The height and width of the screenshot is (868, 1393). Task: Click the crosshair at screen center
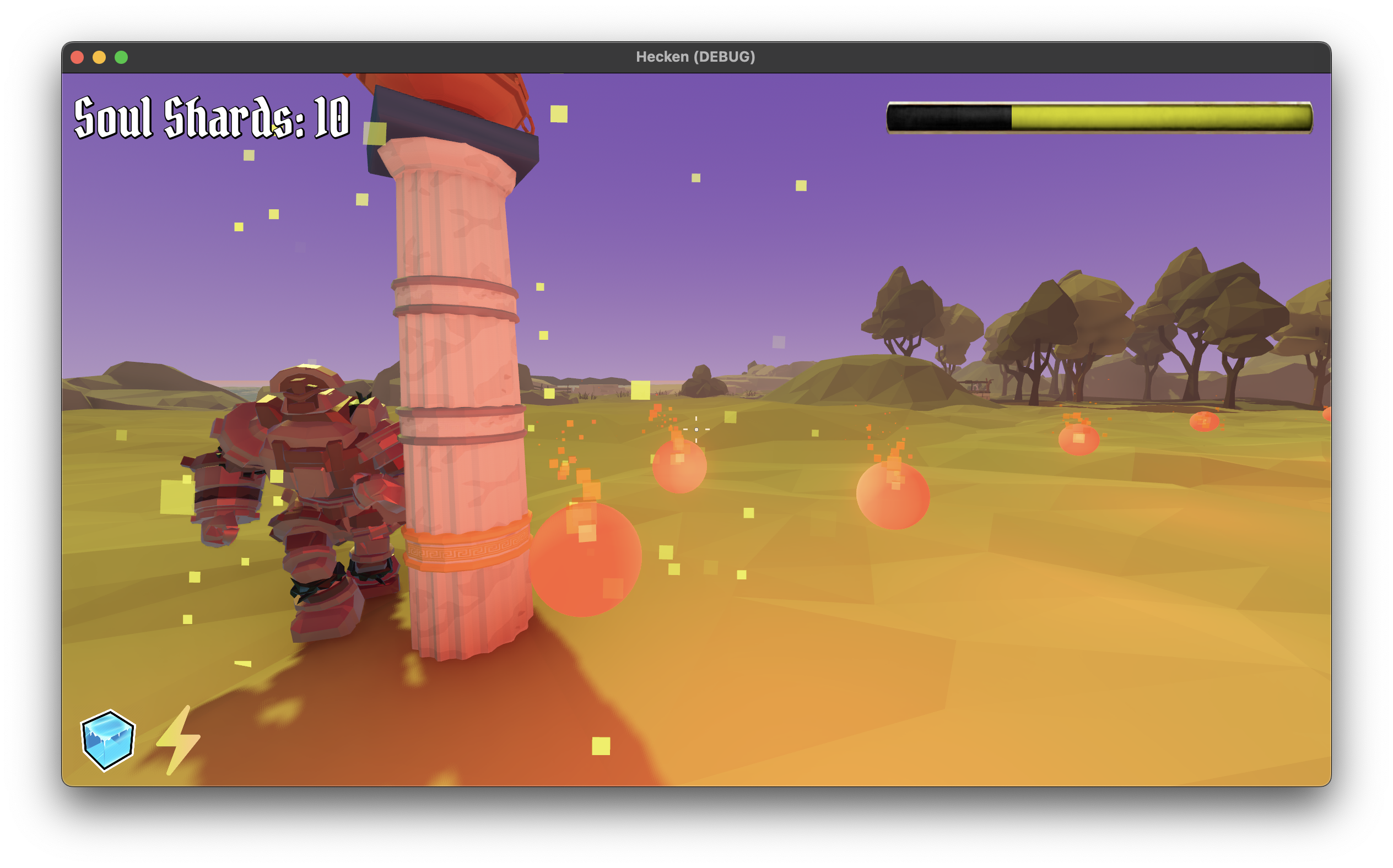click(695, 429)
